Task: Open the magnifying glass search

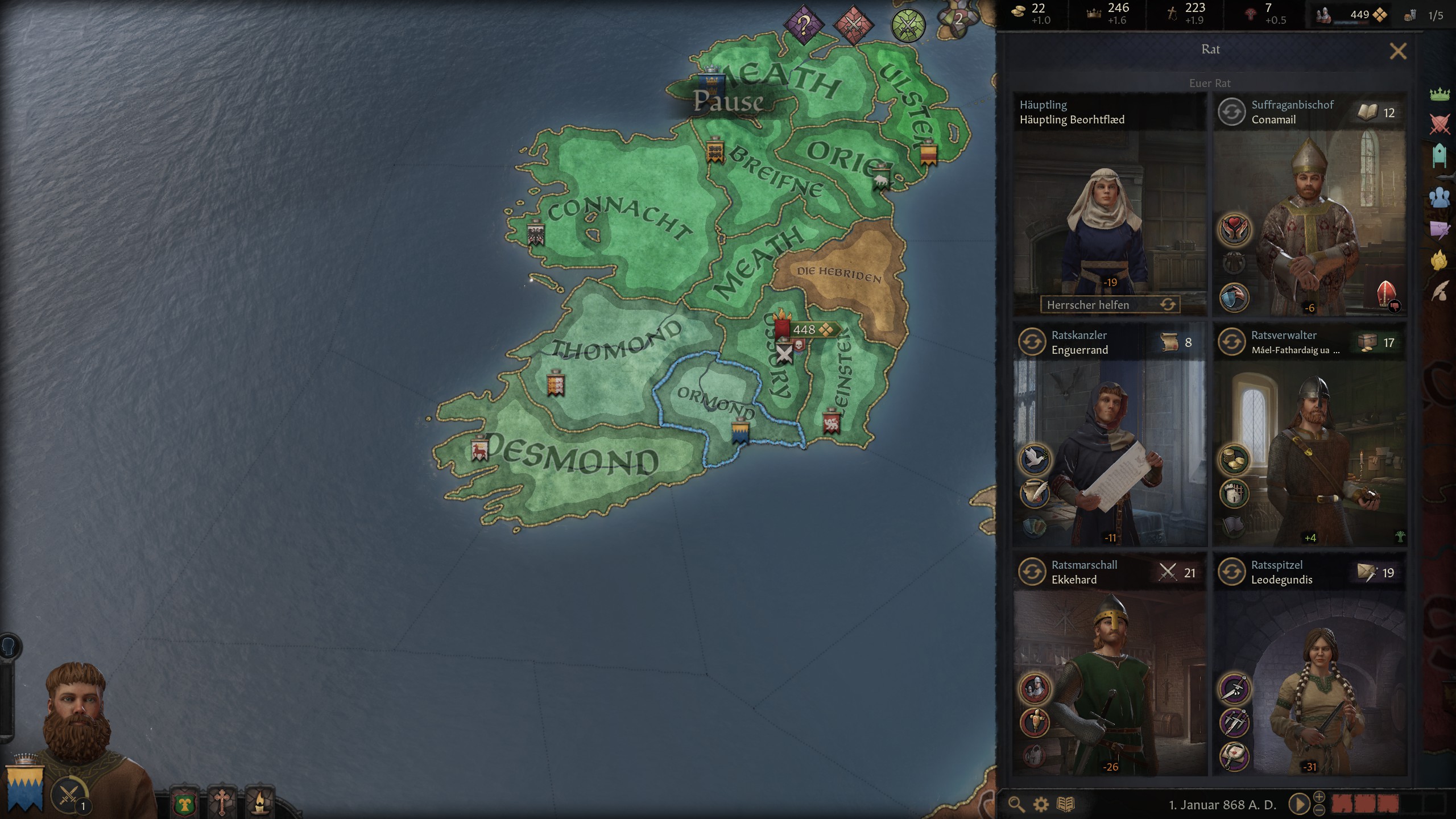Action: click(1016, 804)
